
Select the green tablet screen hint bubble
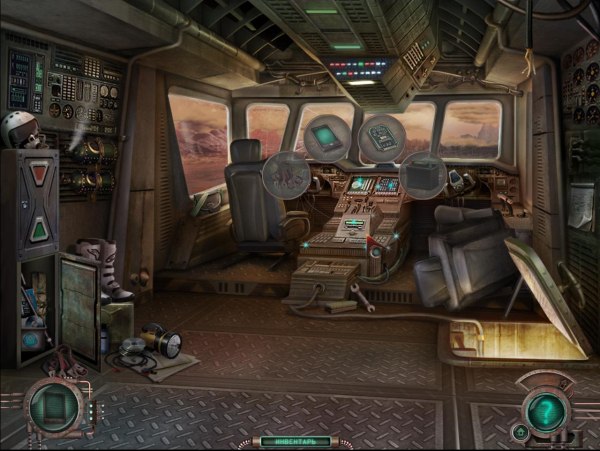click(322, 137)
